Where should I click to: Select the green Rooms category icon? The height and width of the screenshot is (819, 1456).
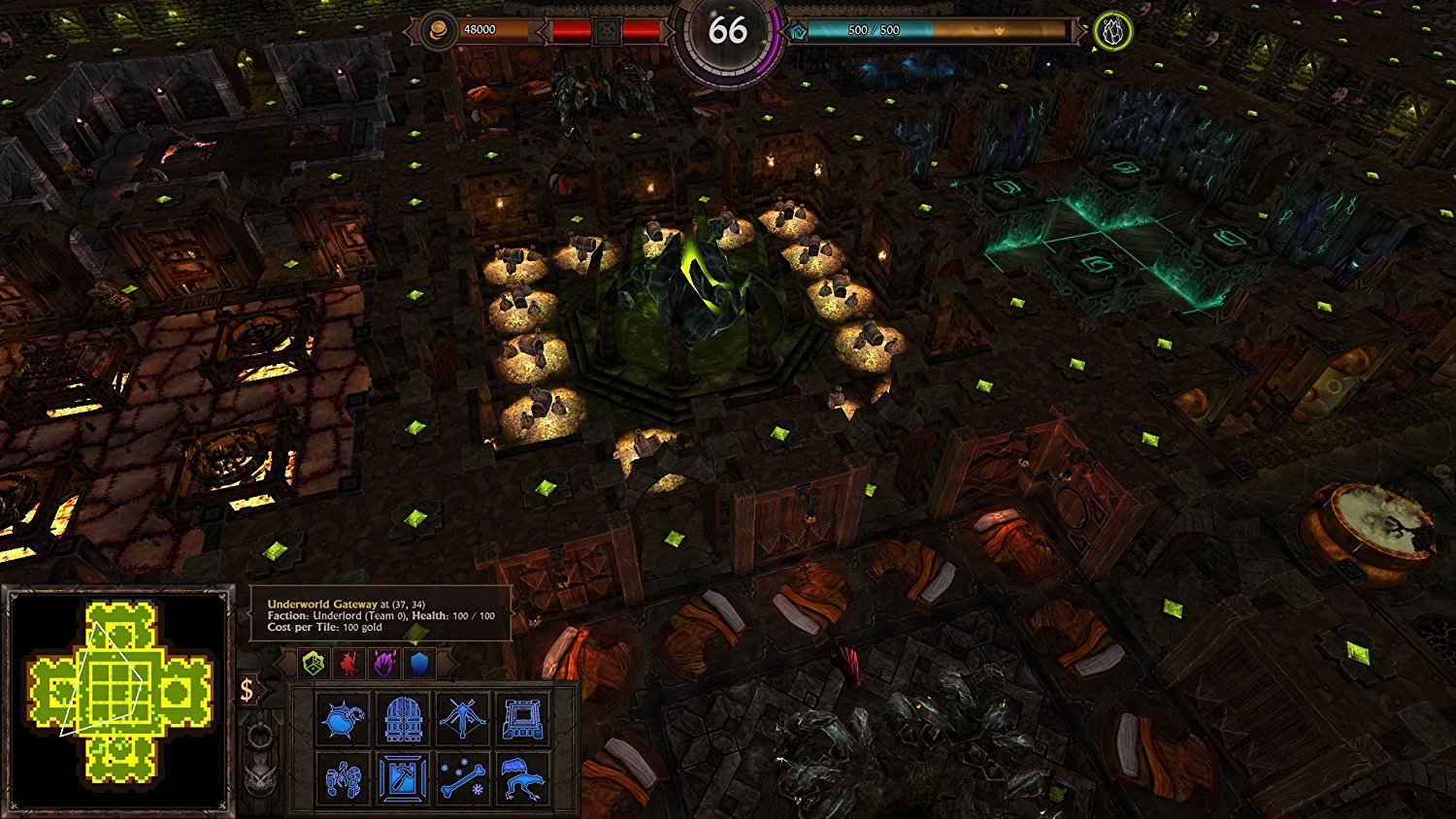click(314, 662)
